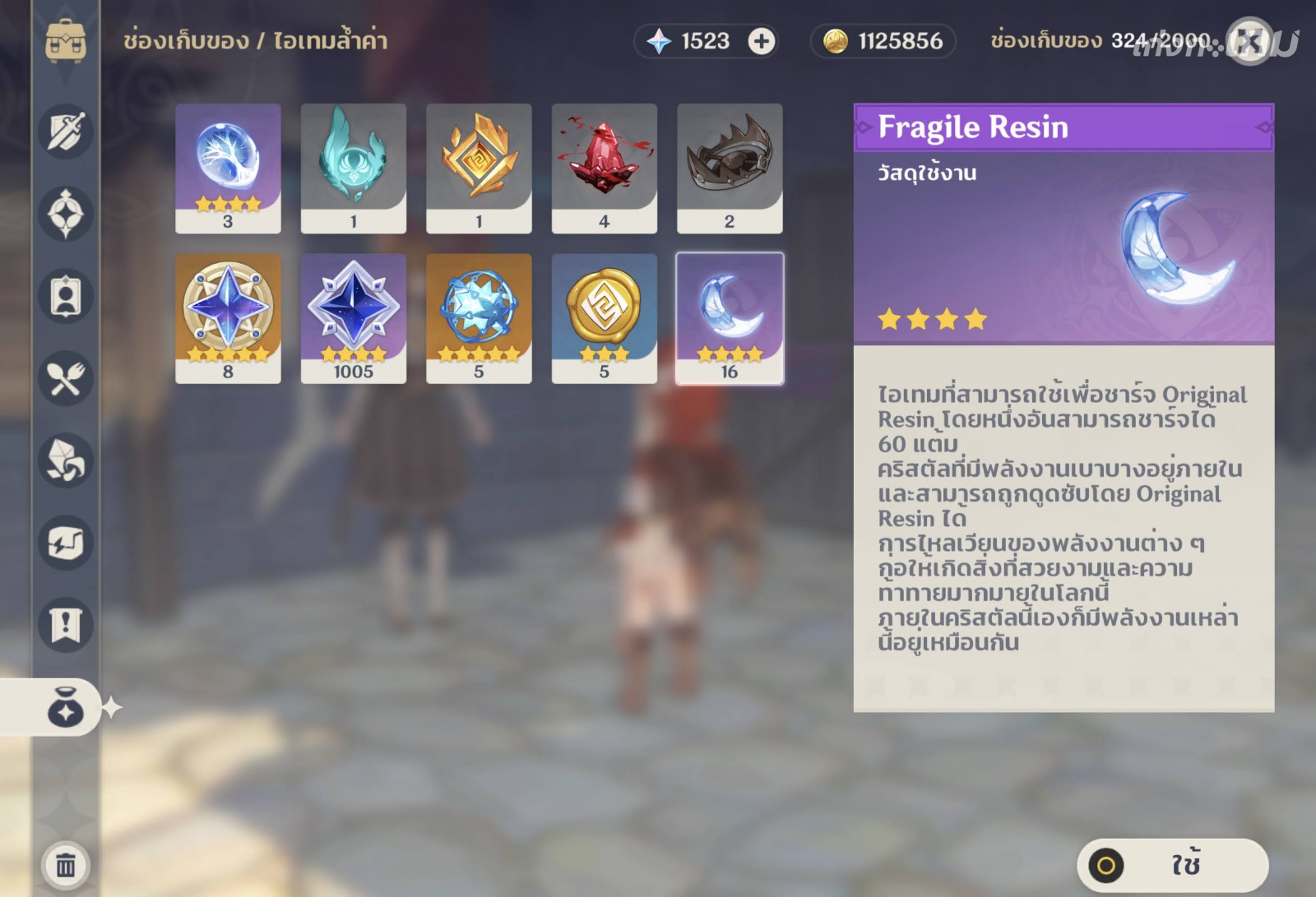
Task: Use the selected Fragile Resin
Action: [1172, 865]
